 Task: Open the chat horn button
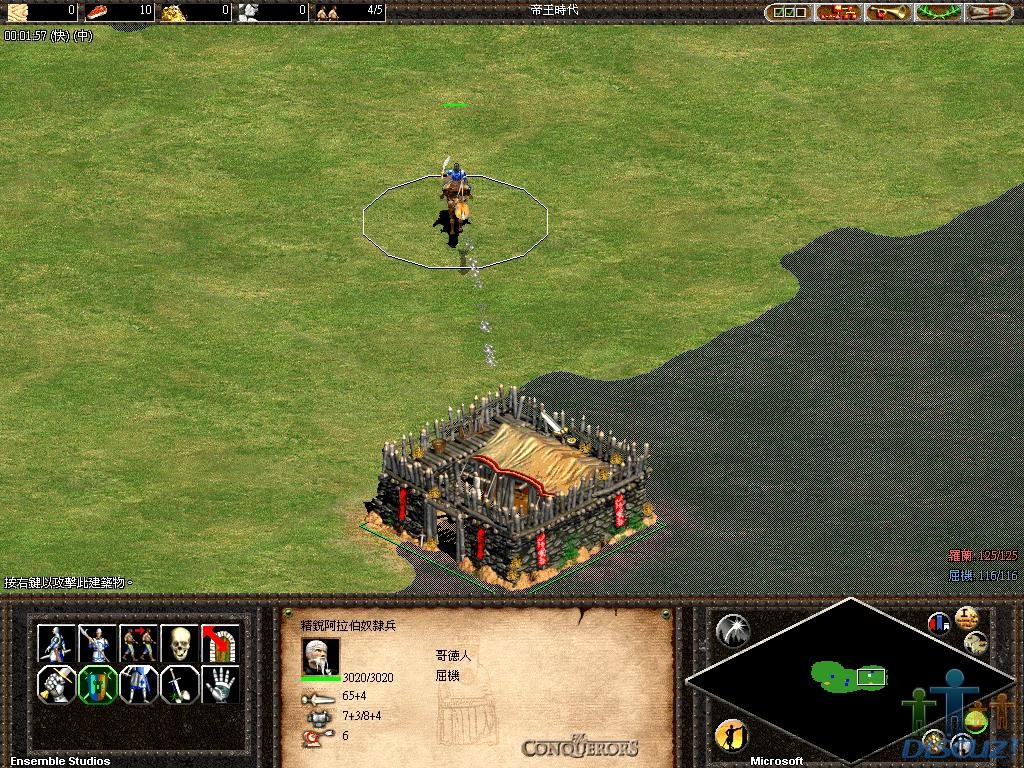tap(889, 12)
